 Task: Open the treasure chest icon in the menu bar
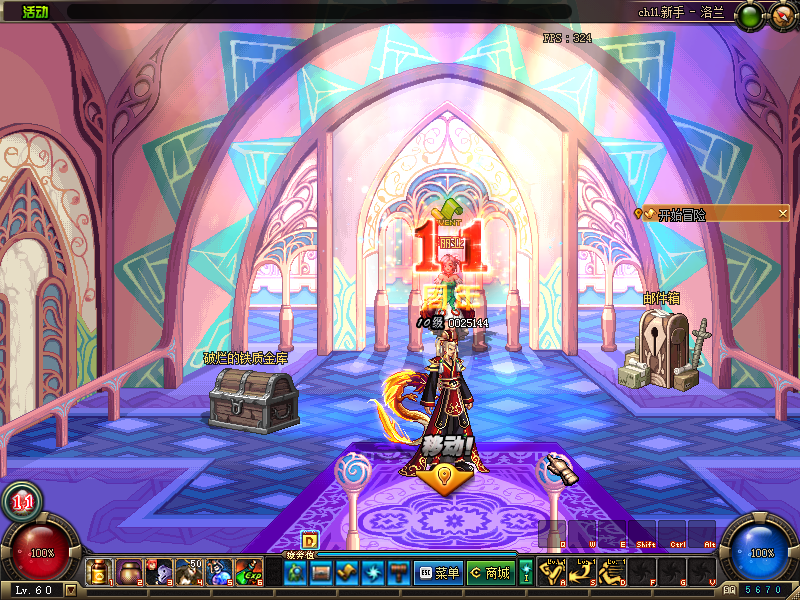click(x=320, y=573)
